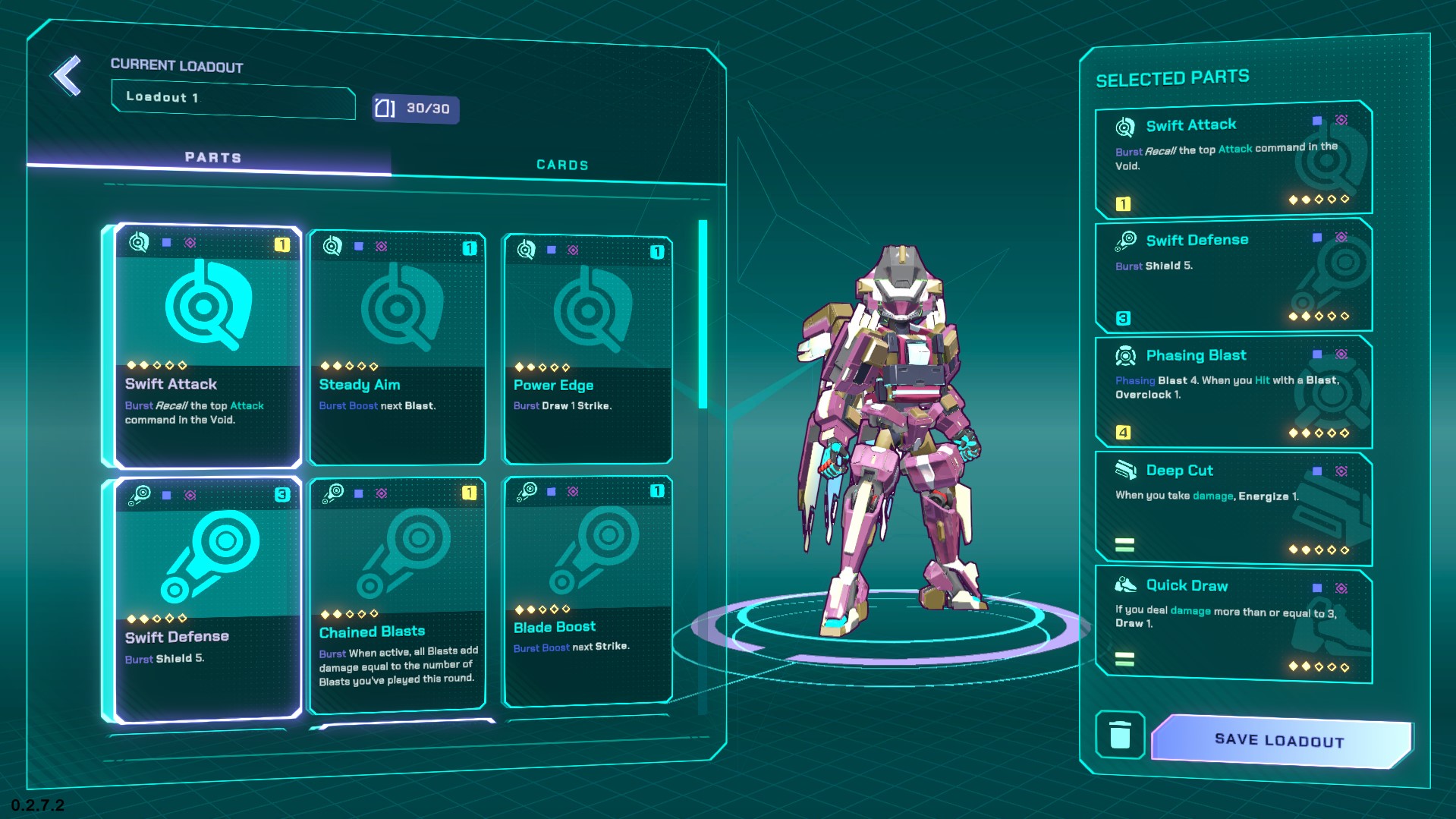This screenshot has height=819, width=1456.
Task: Pick the Blade Boost part card
Action: [x=587, y=592]
